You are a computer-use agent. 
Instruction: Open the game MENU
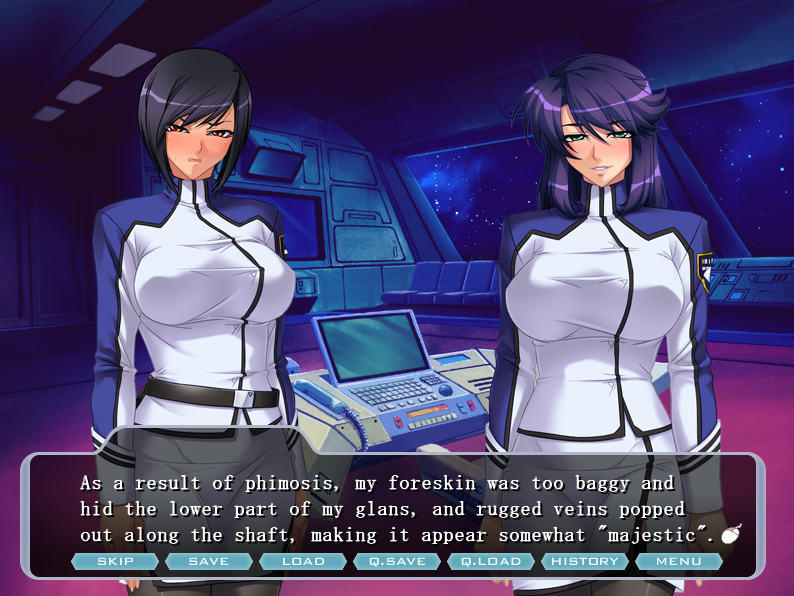pyautogui.click(x=679, y=561)
